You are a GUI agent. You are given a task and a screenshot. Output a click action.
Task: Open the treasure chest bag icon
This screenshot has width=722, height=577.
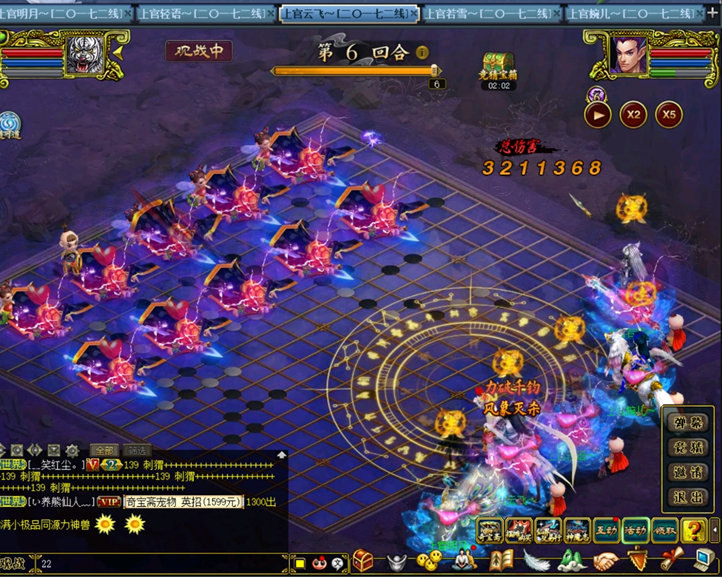pos(364,563)
